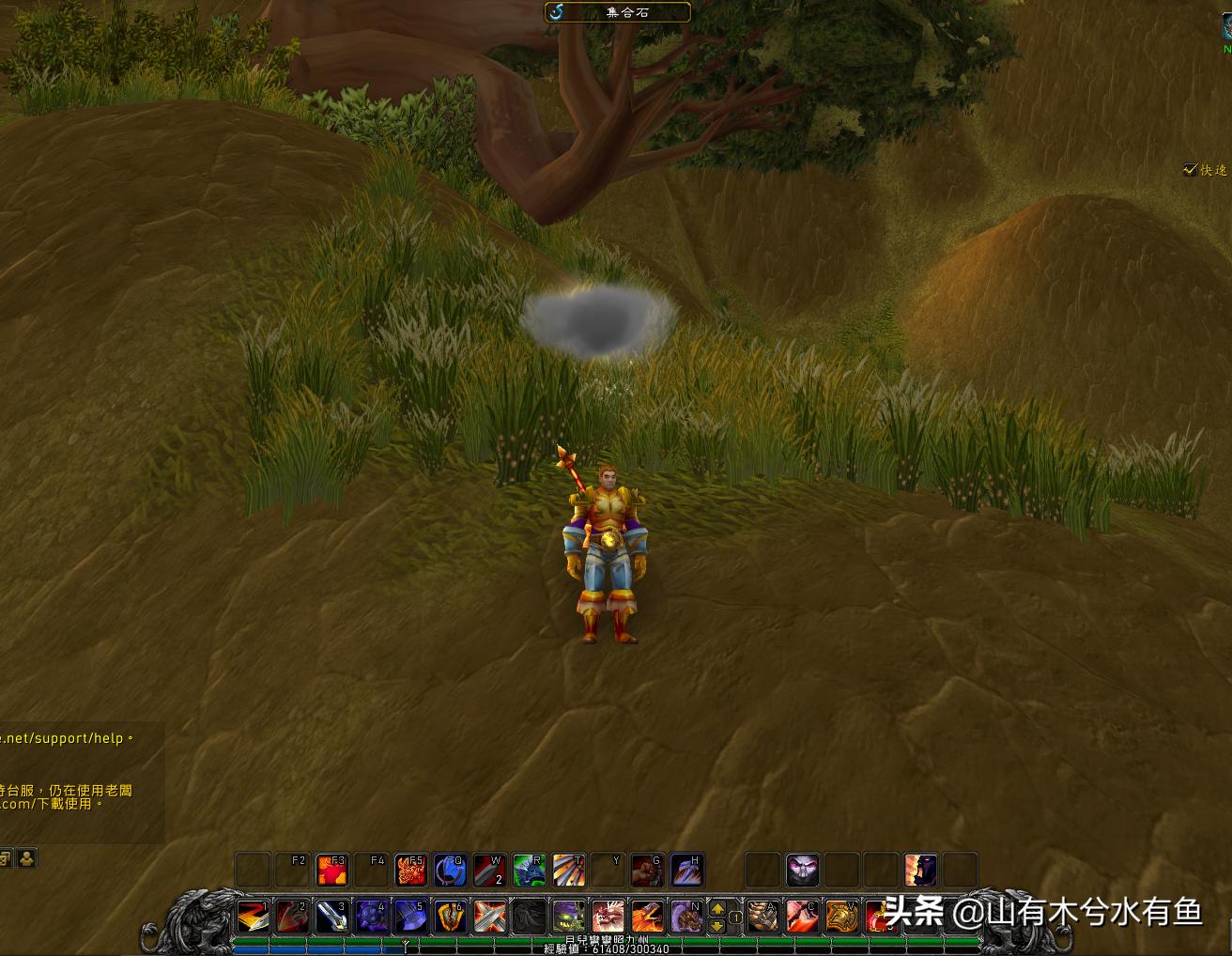Activate the spiked mace ability in slot 4
The image size is (1232, 956).
(x=371, y=917)
